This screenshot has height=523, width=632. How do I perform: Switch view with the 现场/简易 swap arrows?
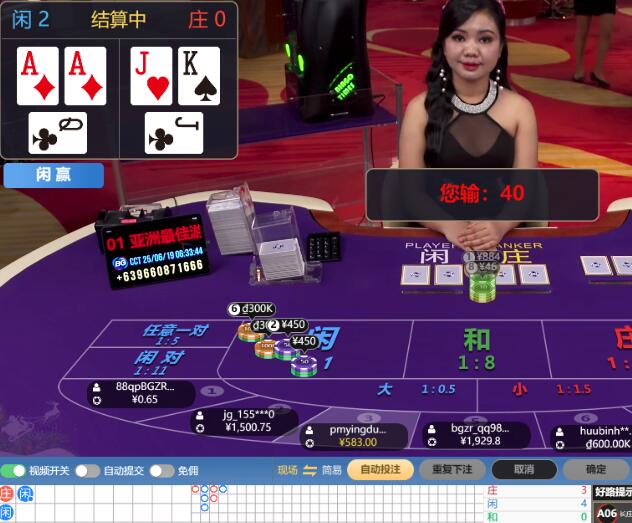coord(309,470)
